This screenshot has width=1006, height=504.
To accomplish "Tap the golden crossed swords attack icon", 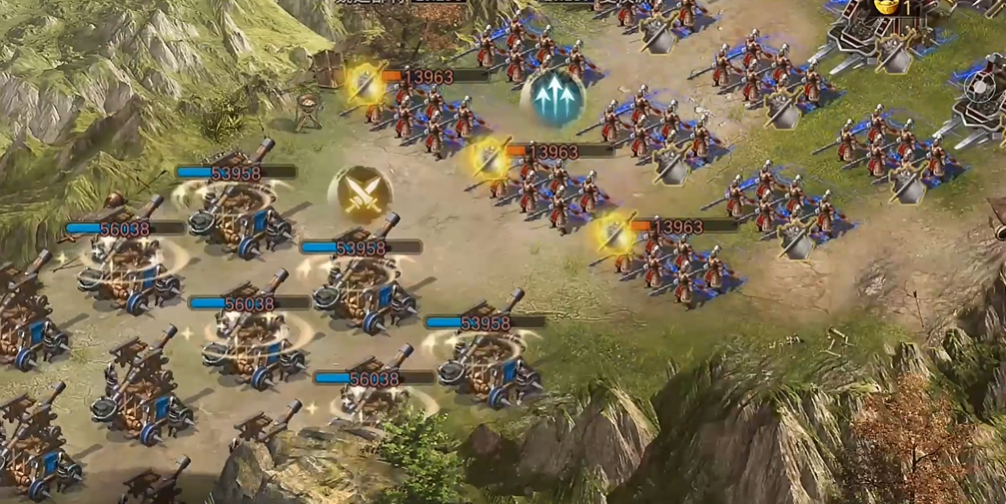I will click(359, 194).
